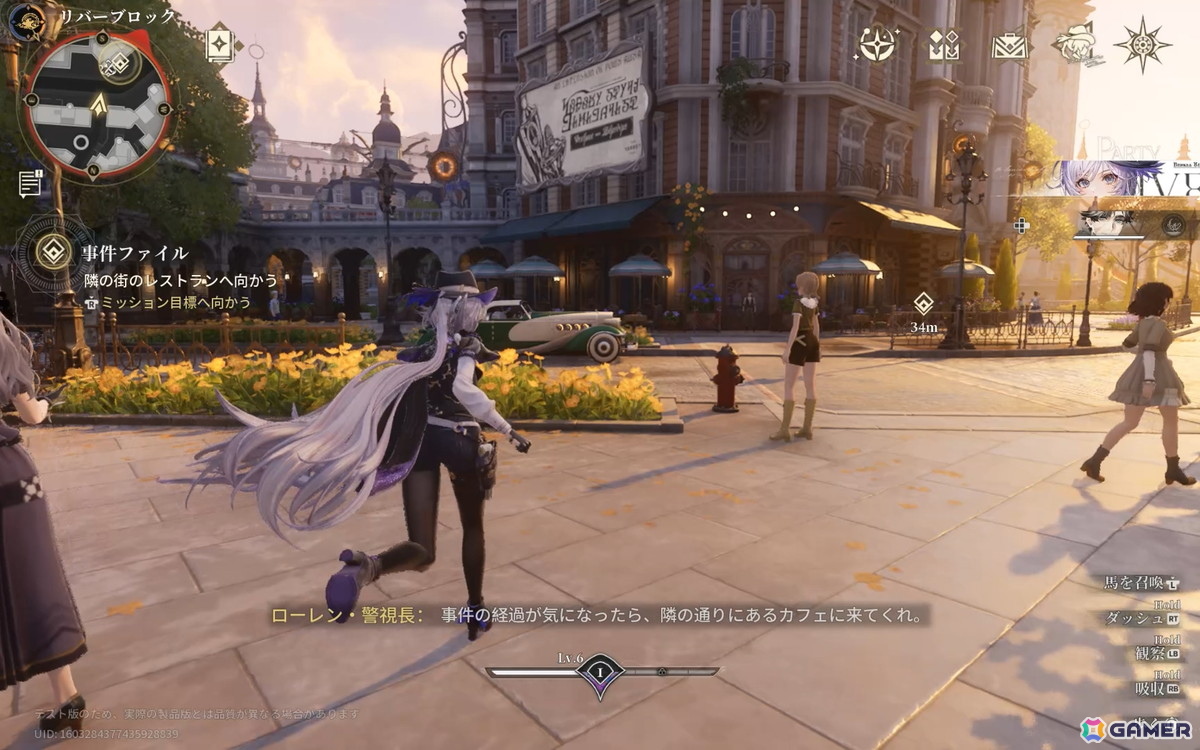Open the chat log note icon
The width and height of the screenshot is (1200, 750).
point(30,183)
